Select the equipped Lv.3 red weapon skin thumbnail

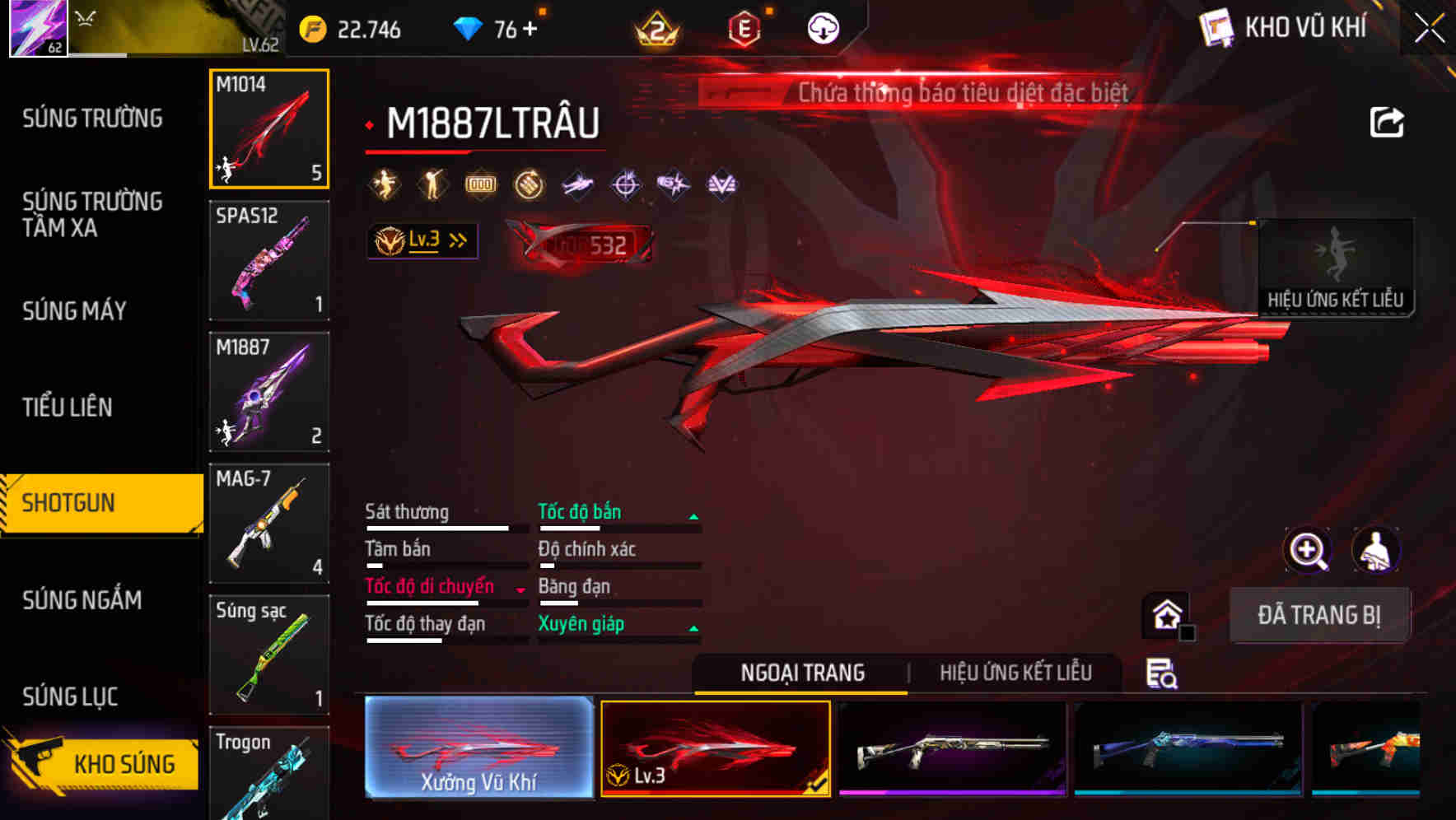(715, 749)
